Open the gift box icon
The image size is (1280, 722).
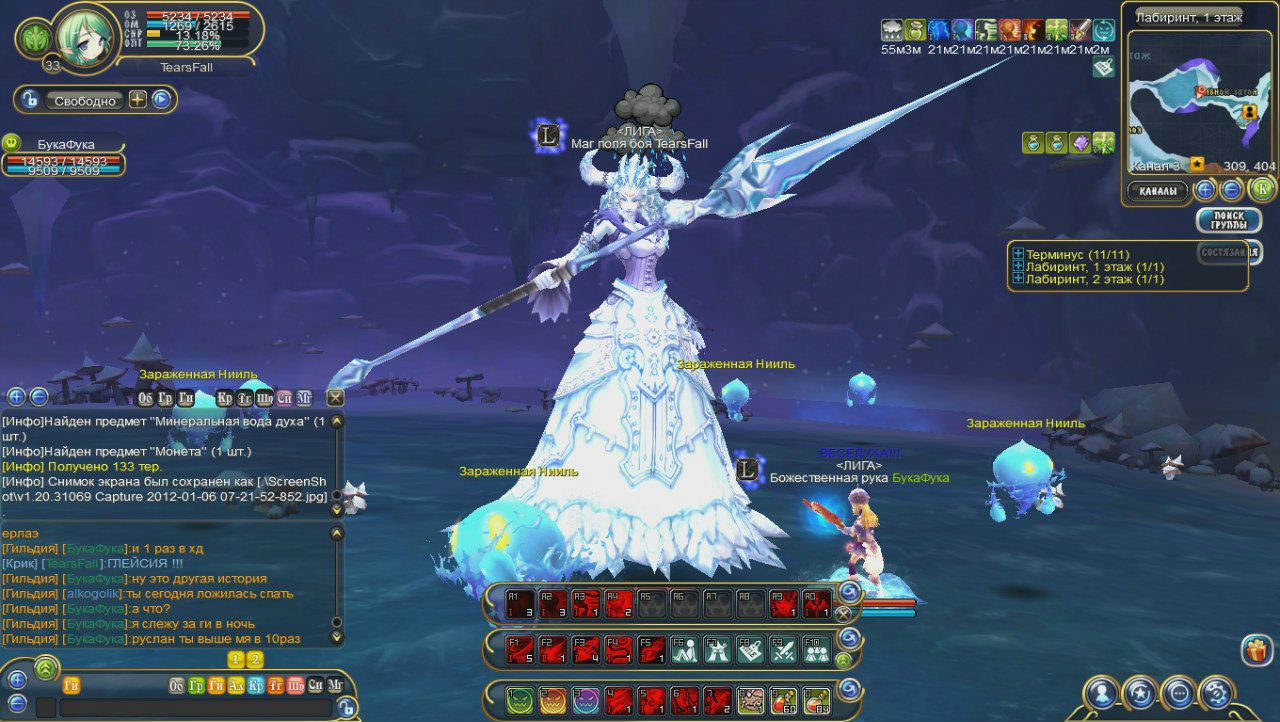pos(1256,650)
